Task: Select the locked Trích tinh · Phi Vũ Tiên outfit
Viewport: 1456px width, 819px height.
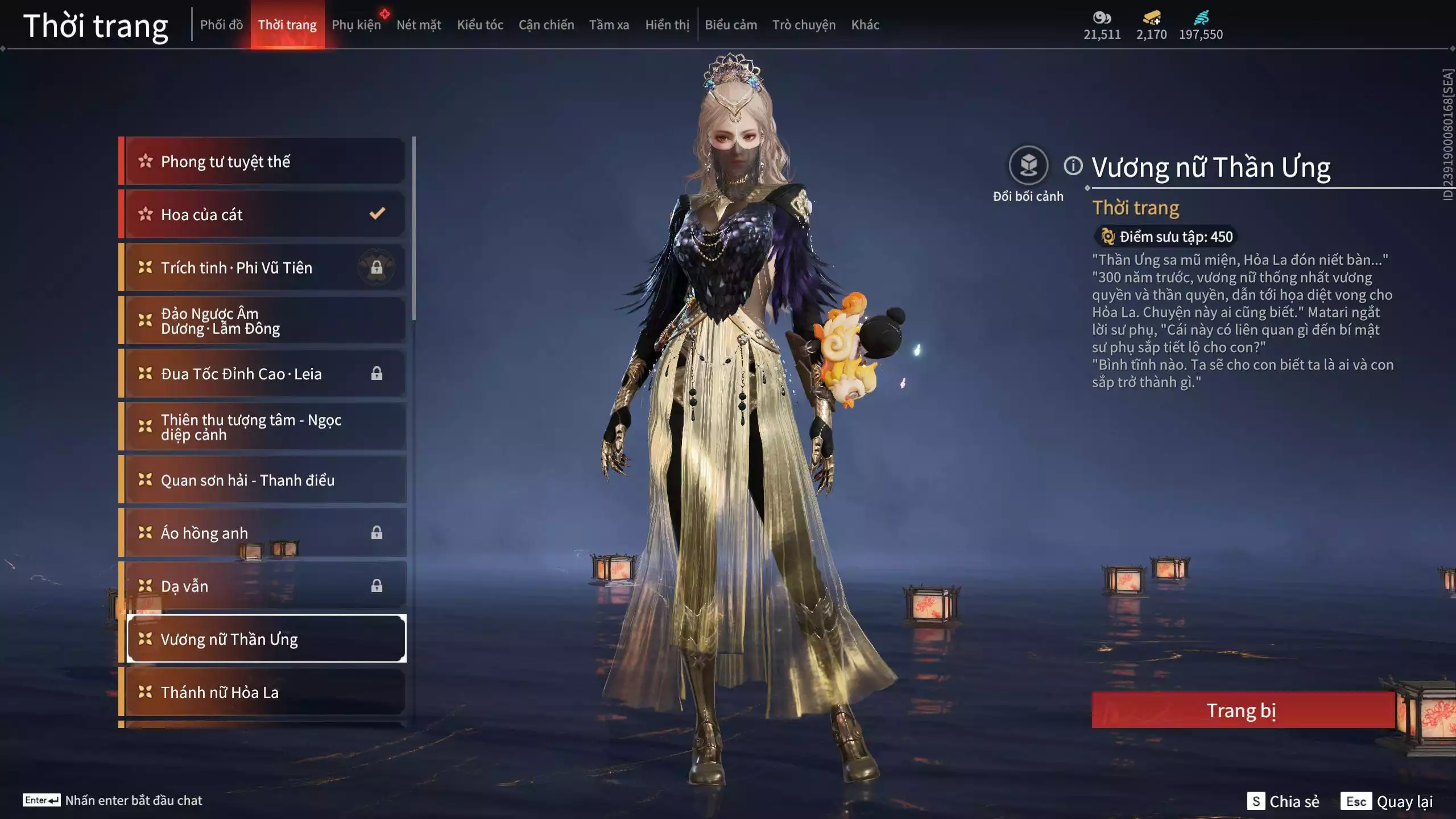Action: pyautogui.click(x=265, y=267)
